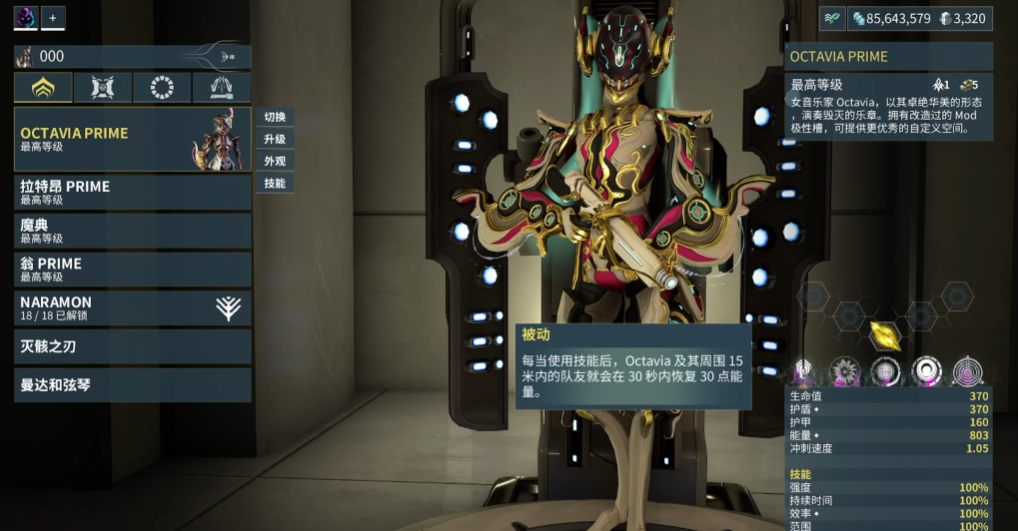Open the gear wheel ring tab
Screen dimensions: 1018x531
[x=162, y=88]
